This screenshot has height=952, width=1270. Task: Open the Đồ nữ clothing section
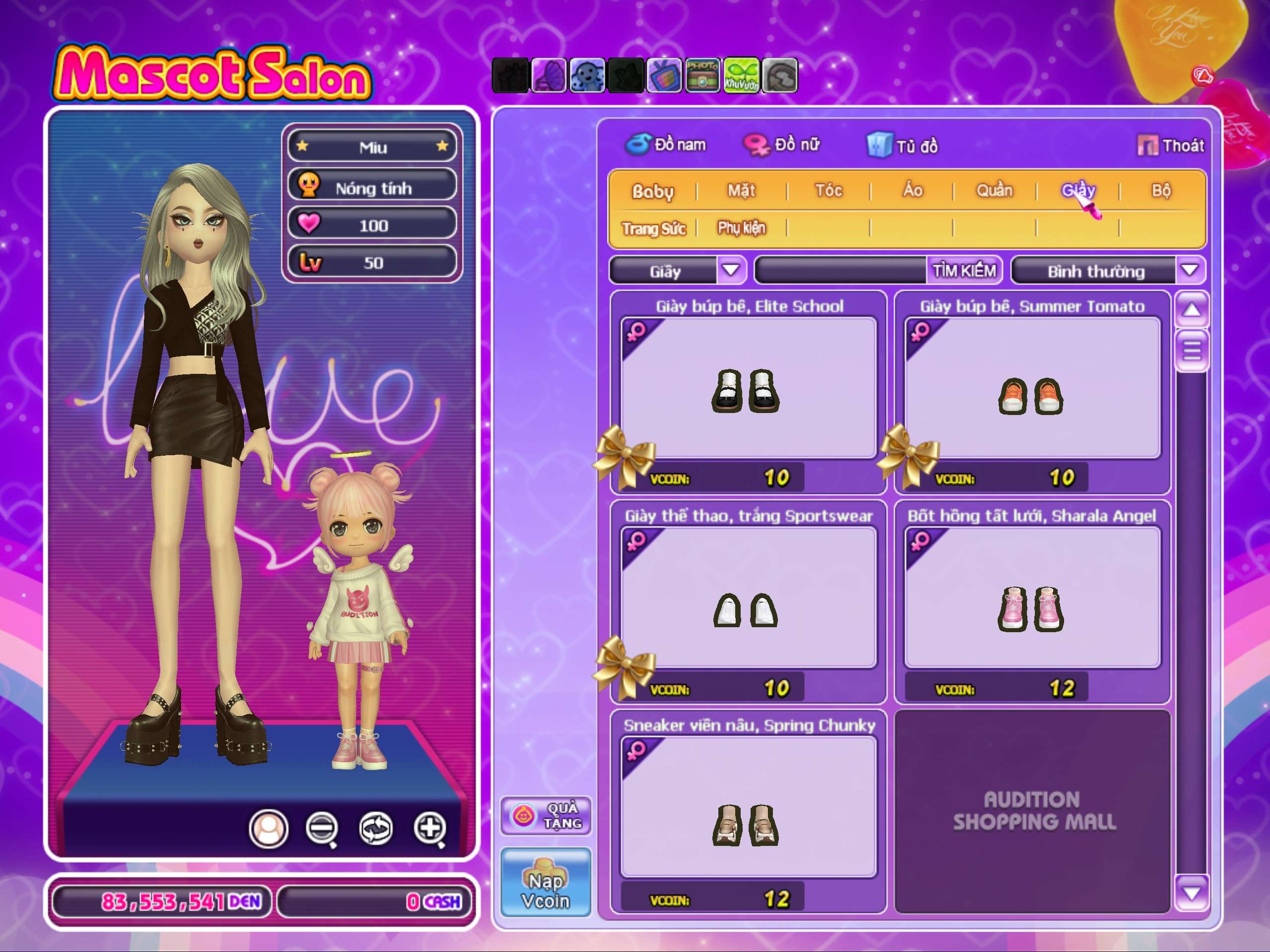[782, 145]
